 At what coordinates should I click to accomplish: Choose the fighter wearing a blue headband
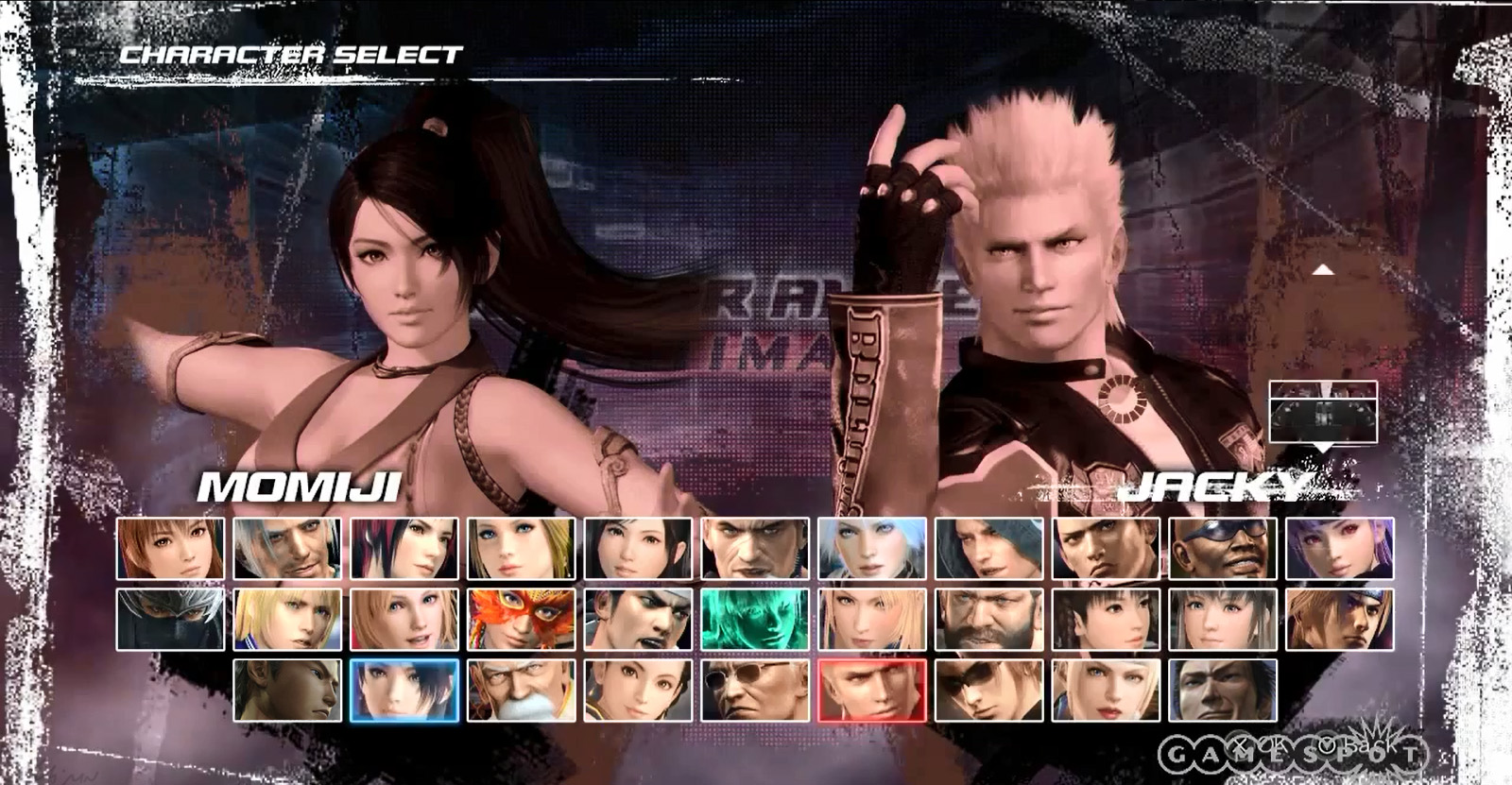(x=1340, y=620)
